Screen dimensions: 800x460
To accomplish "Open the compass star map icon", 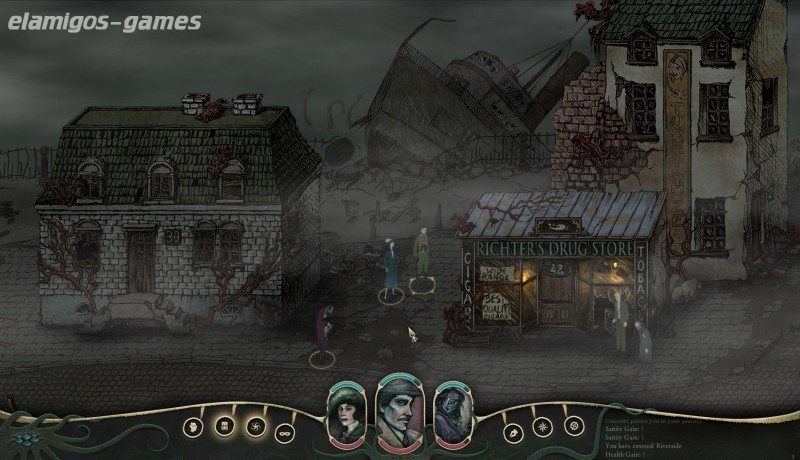I will [543, 426].
